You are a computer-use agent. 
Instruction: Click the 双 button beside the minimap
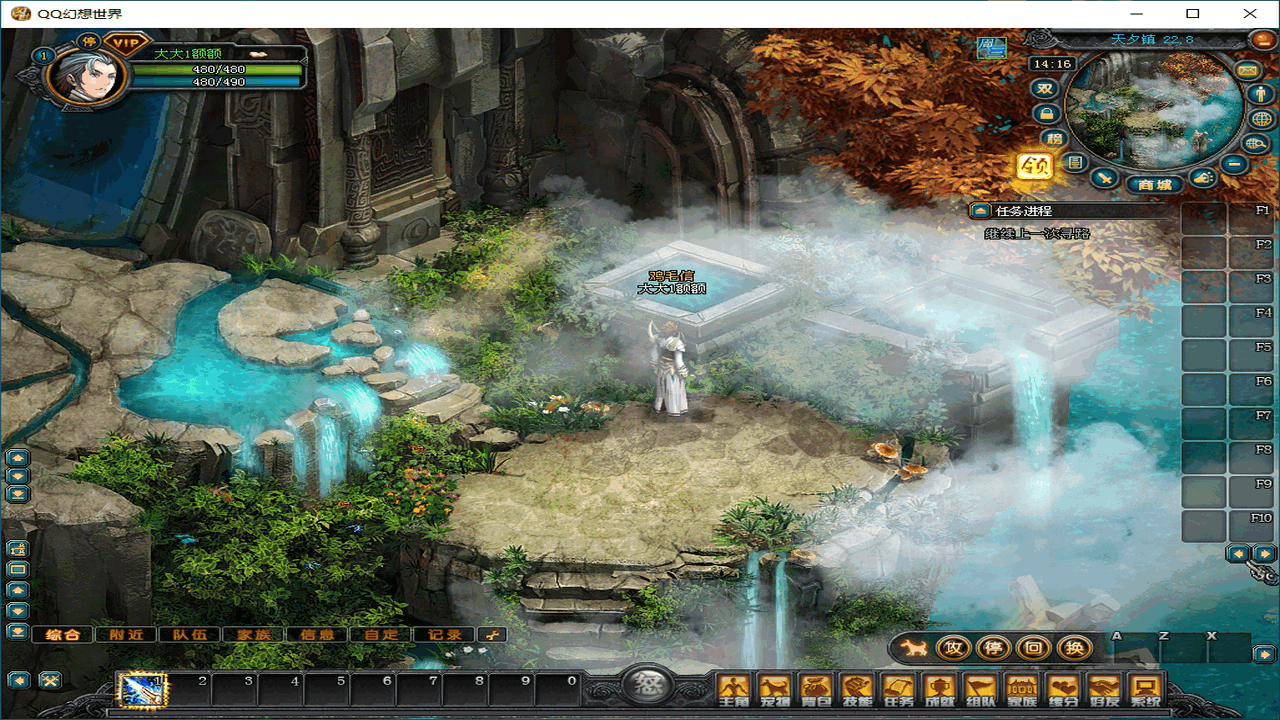(1045, 88)
